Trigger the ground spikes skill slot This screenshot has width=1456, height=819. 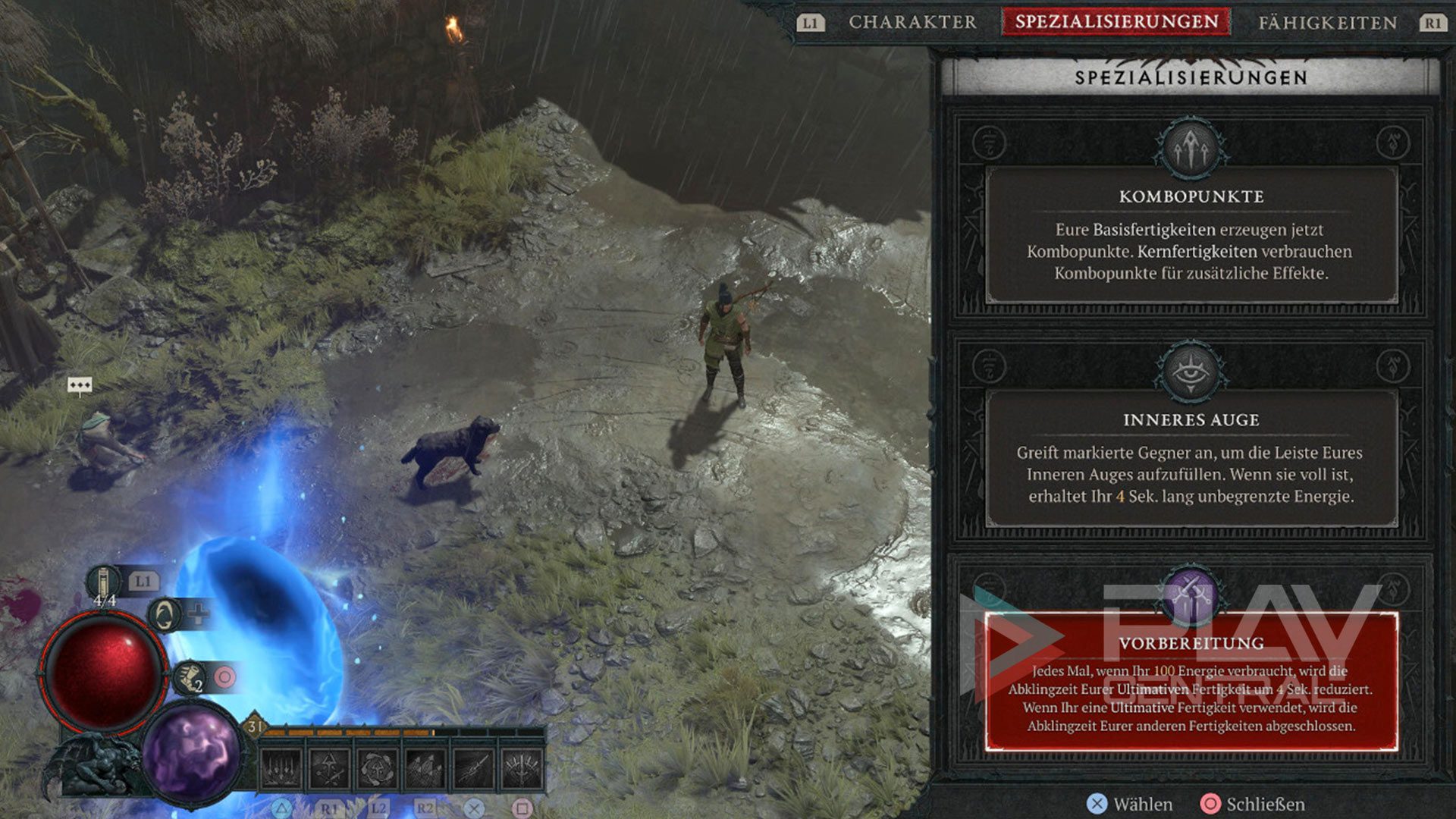[x=425, y=768]
